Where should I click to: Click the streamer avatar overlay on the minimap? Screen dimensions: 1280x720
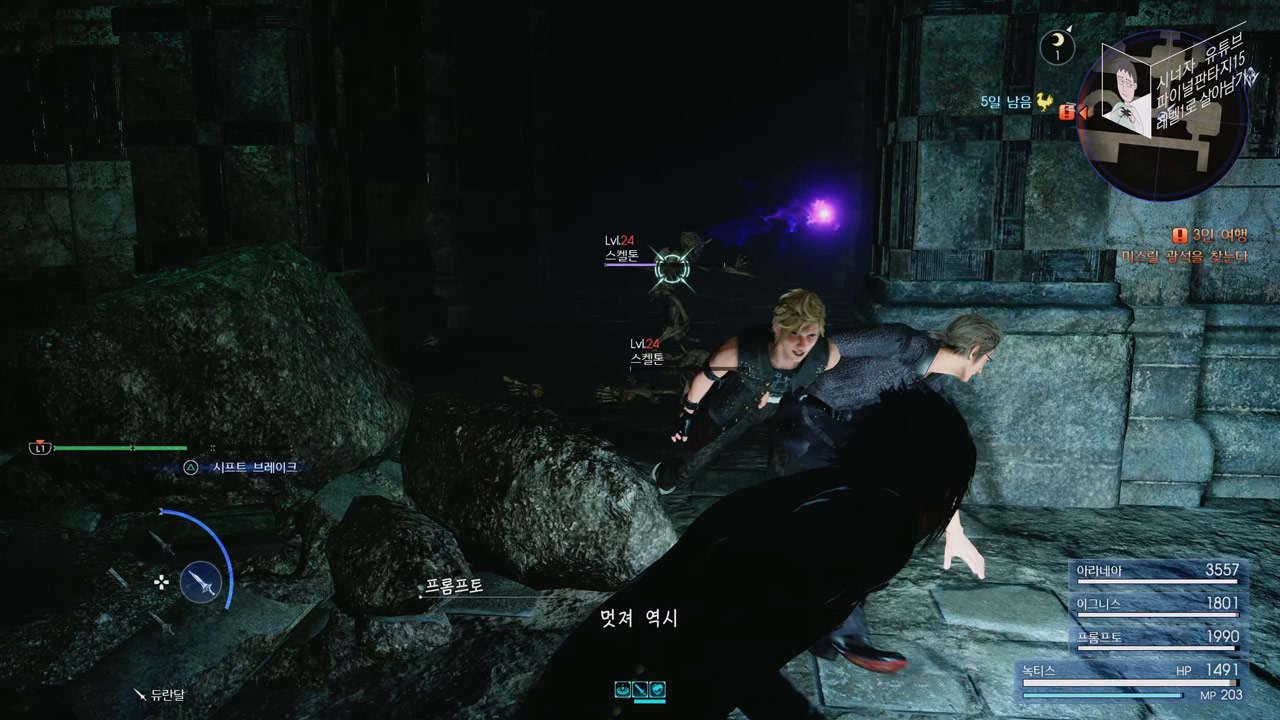[1128, 90]
